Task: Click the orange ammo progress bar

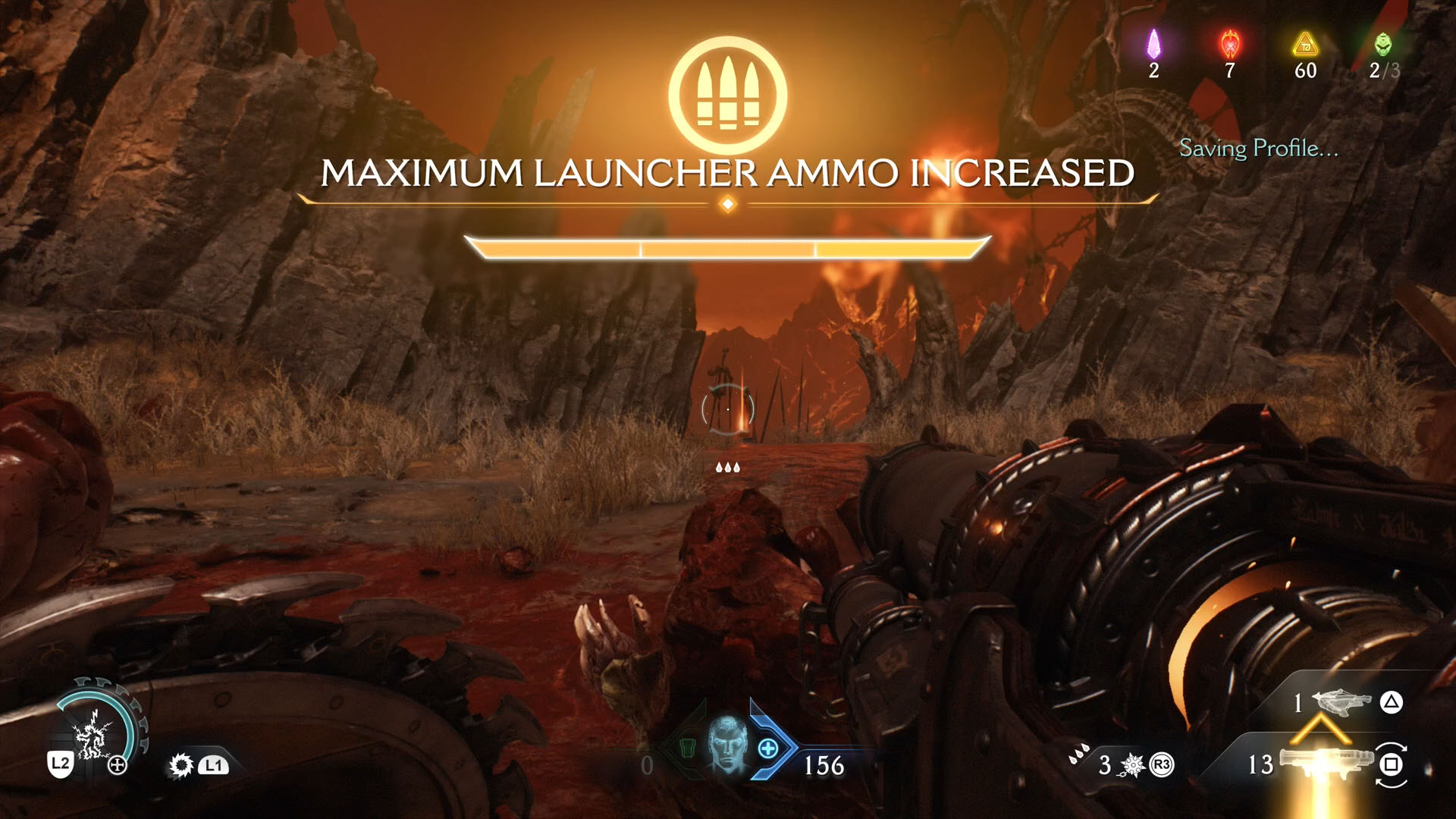Action: pos(726,248)
